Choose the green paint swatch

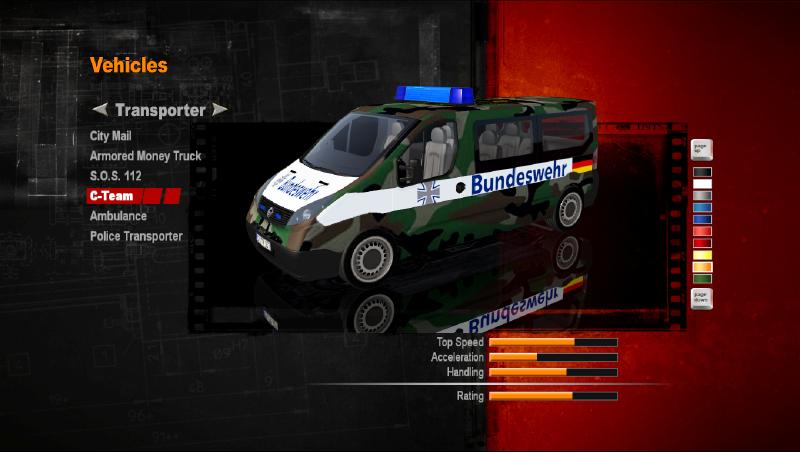701,279
